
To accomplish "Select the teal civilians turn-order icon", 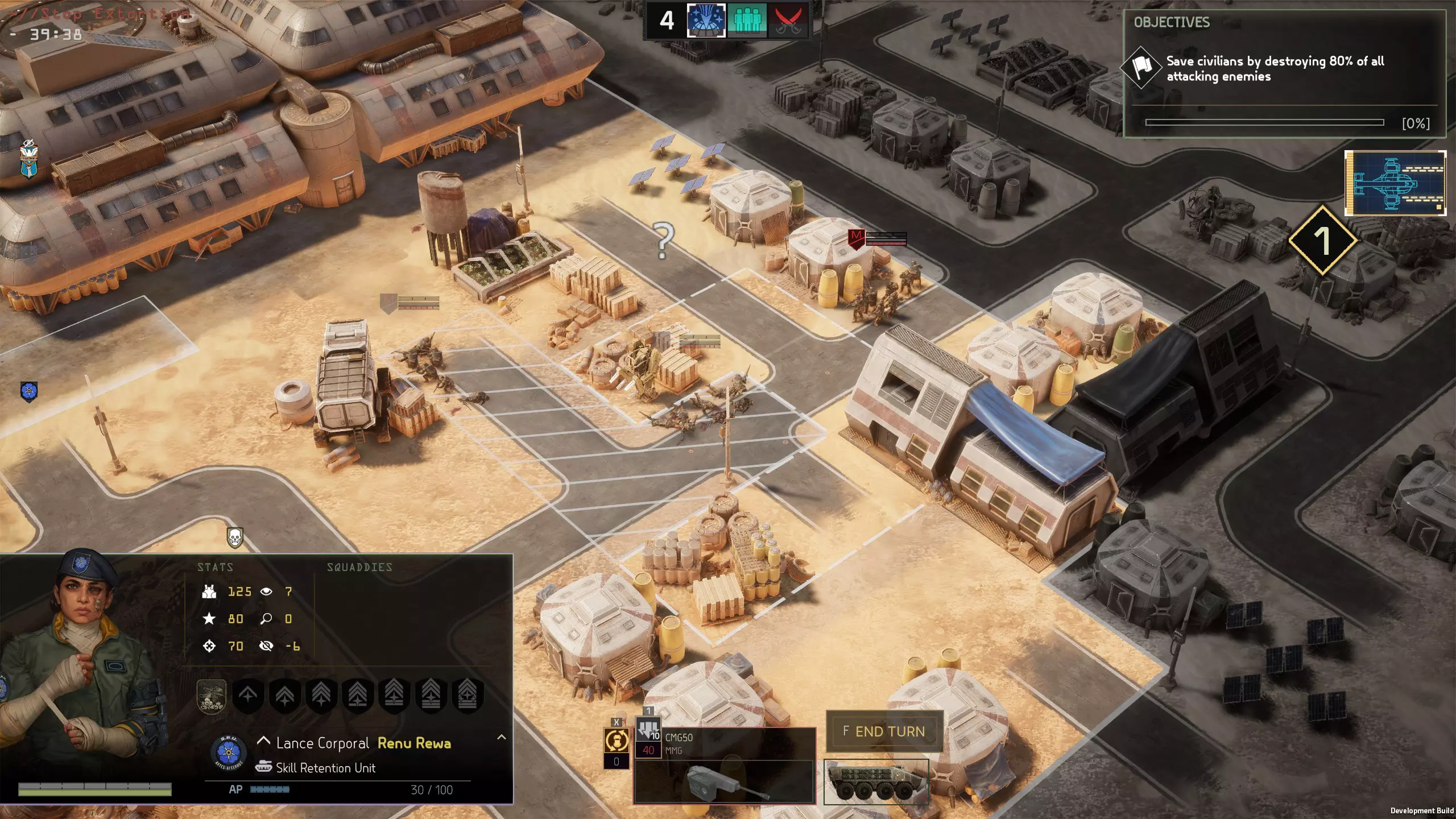I will (x=747, y=20).
